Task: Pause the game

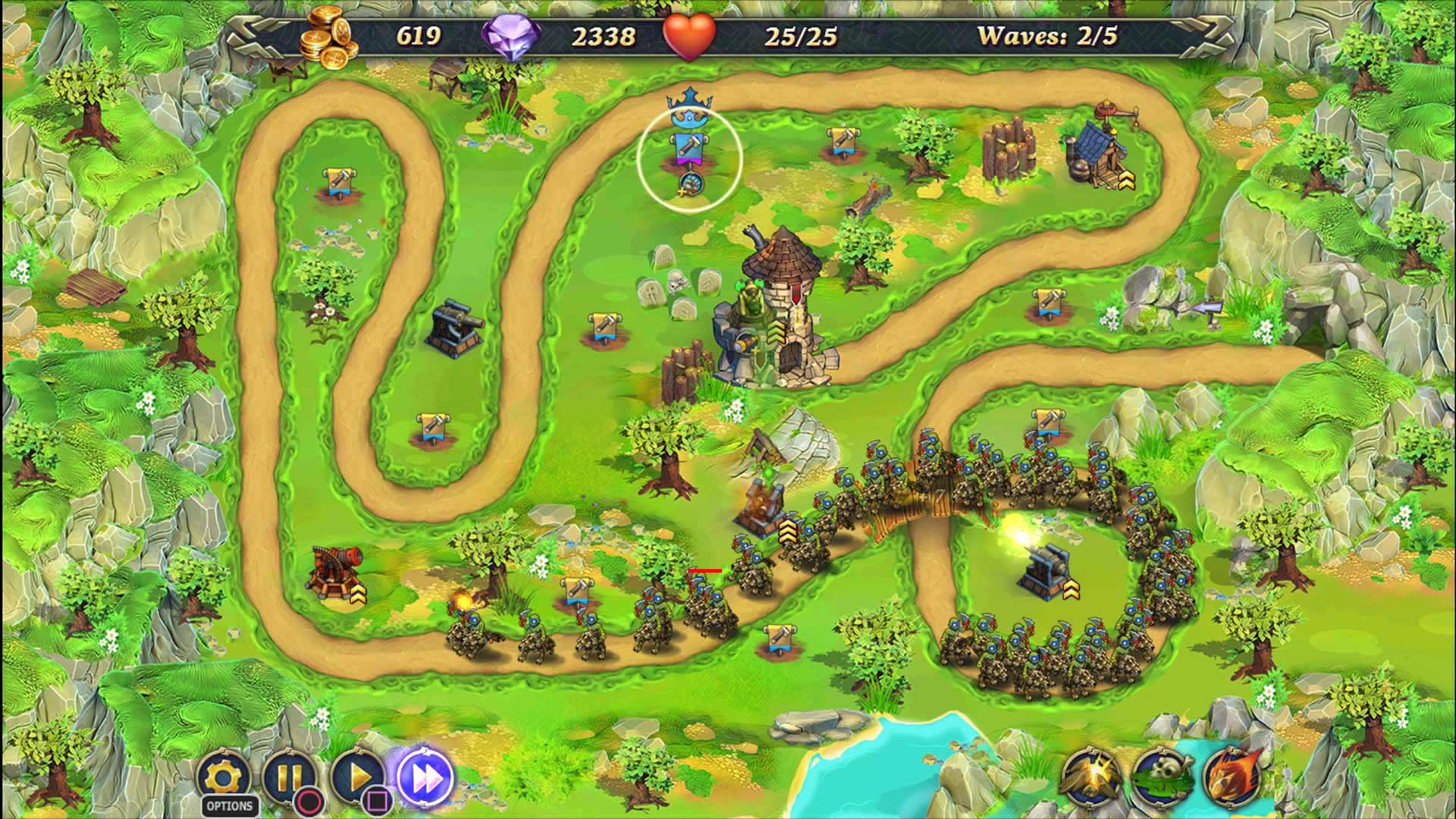Action: [x=289, y=777]
